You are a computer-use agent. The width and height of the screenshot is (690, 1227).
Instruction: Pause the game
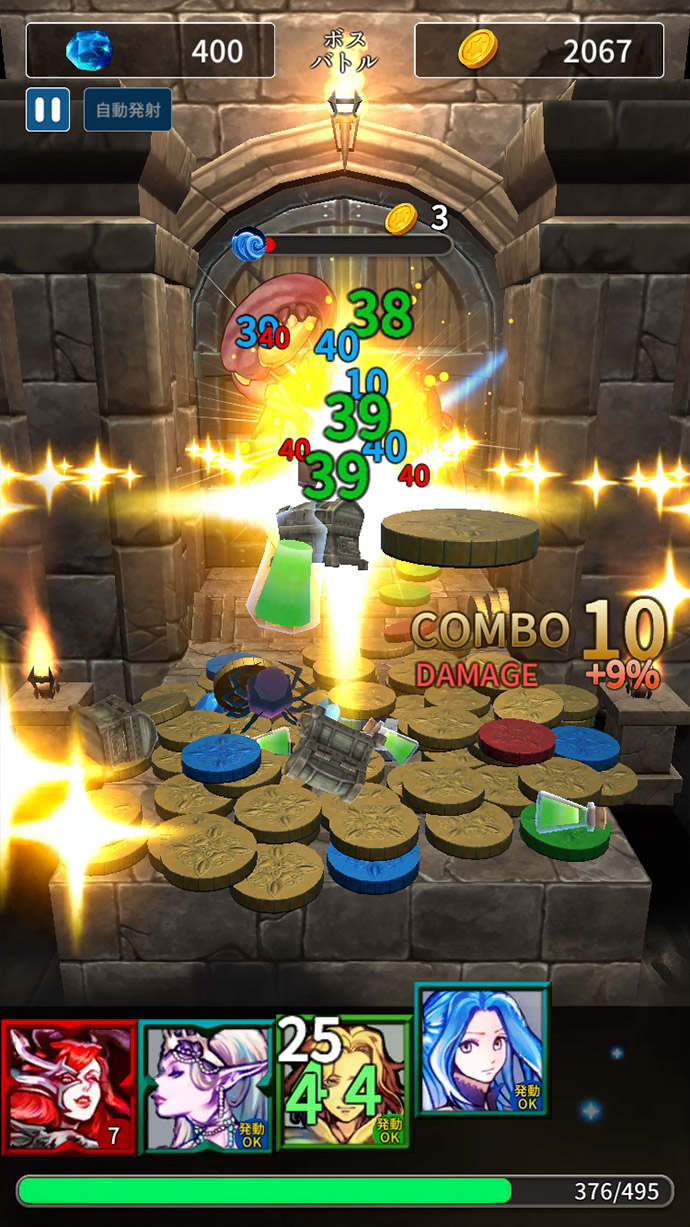(x=47, y=109)
